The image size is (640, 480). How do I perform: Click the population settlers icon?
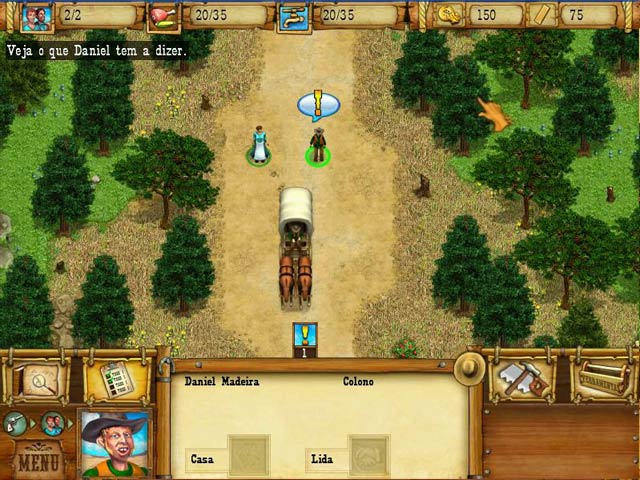(37, 15)
